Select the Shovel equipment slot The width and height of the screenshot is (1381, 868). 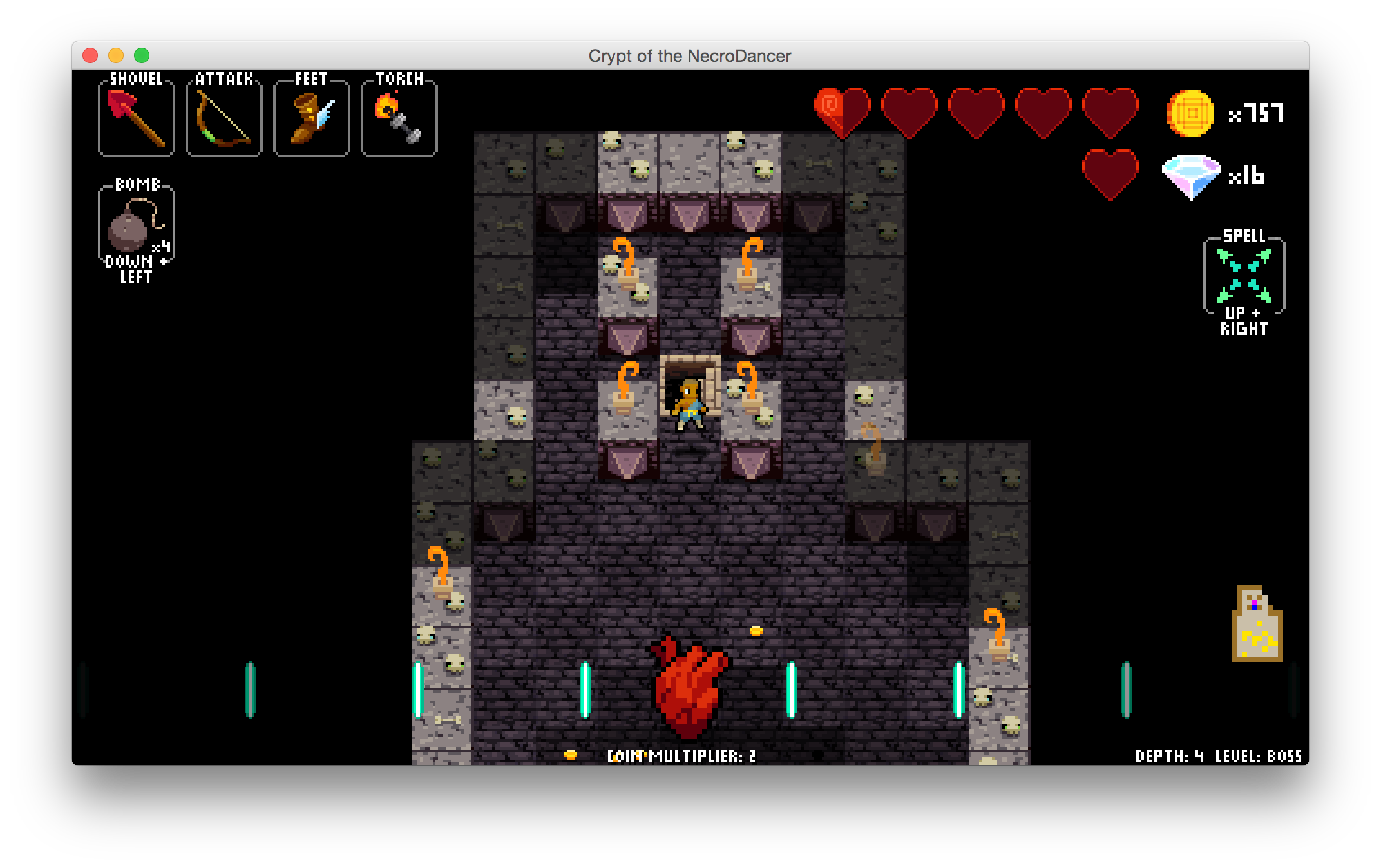click(x=137, y=118)
